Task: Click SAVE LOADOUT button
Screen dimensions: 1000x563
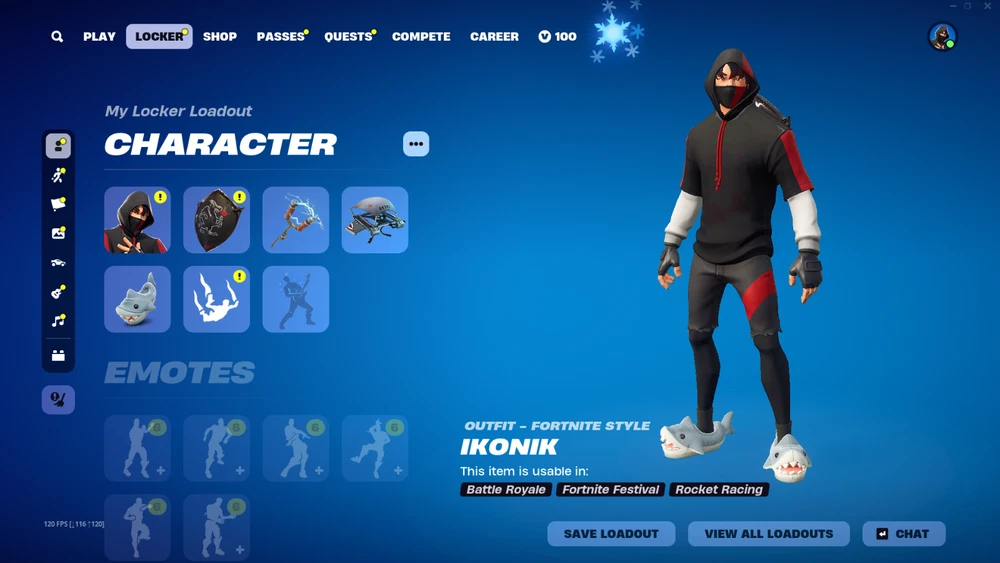Action: [611, 534]
